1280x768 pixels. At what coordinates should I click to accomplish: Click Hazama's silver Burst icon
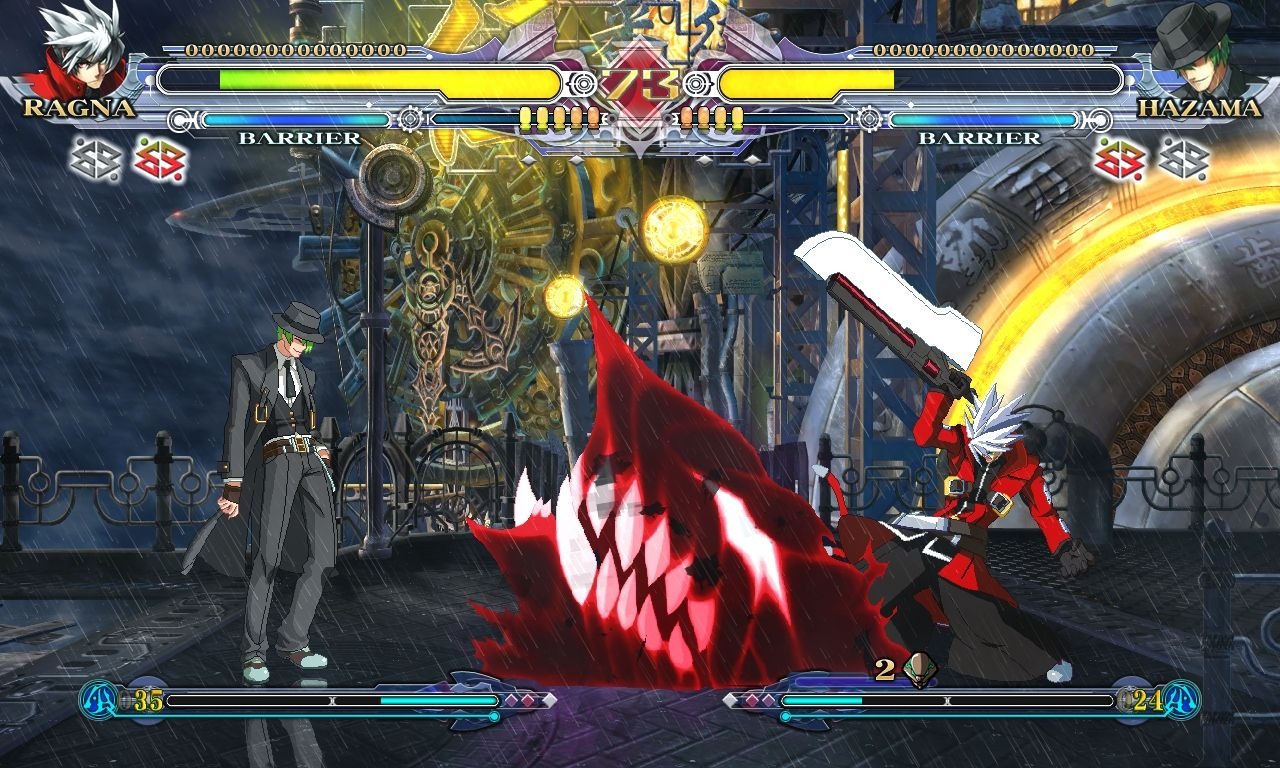pyautogui.click(x=1185, y=158)
